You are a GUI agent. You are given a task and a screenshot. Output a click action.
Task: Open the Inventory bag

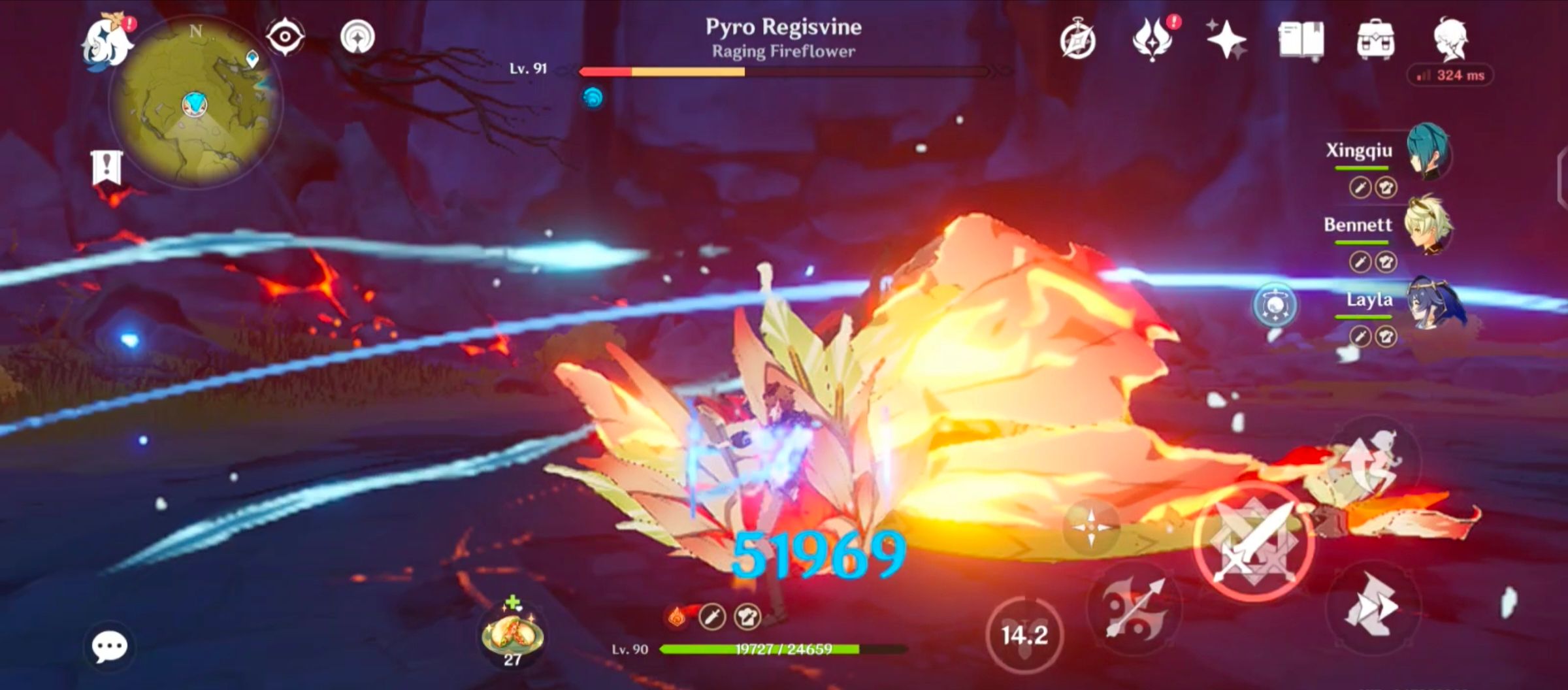pyautogui.click(x=1375, y=37)
